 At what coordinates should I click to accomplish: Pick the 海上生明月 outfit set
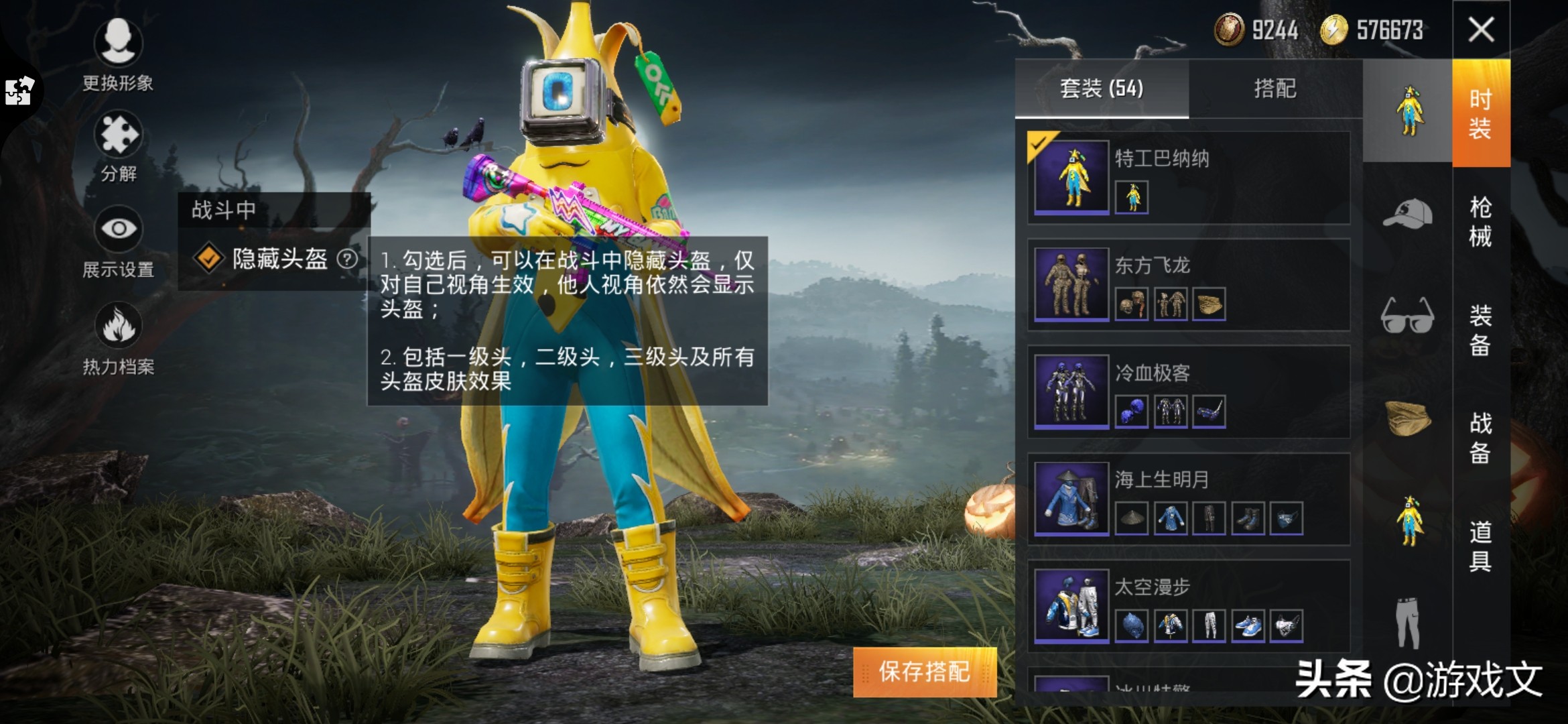(x=1188, y=499)
